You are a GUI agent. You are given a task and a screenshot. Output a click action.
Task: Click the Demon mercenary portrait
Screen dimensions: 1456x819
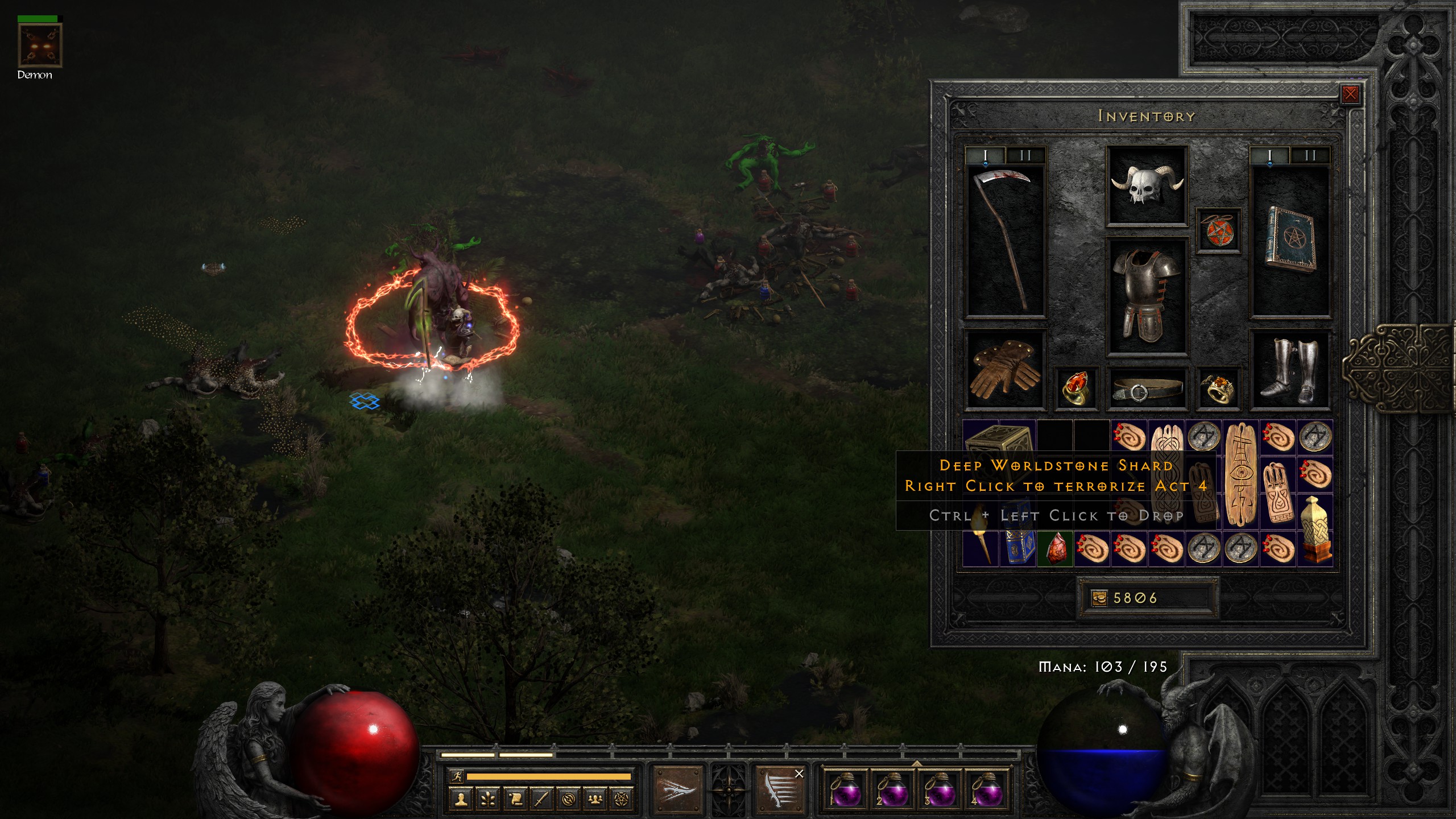pos(40,45)
